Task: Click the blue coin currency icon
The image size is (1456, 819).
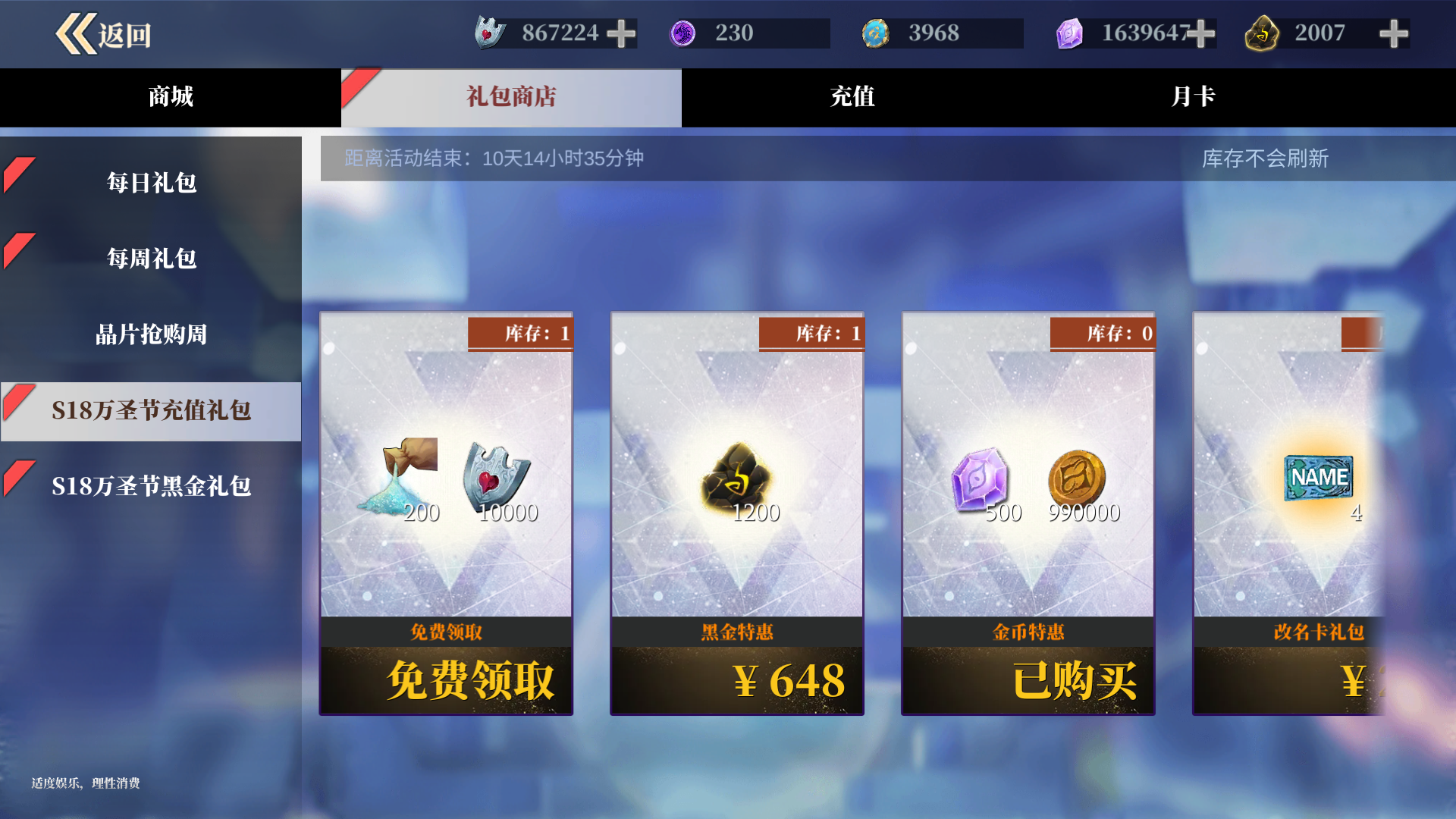Action: pyautogui.click(x=876, y=33)
